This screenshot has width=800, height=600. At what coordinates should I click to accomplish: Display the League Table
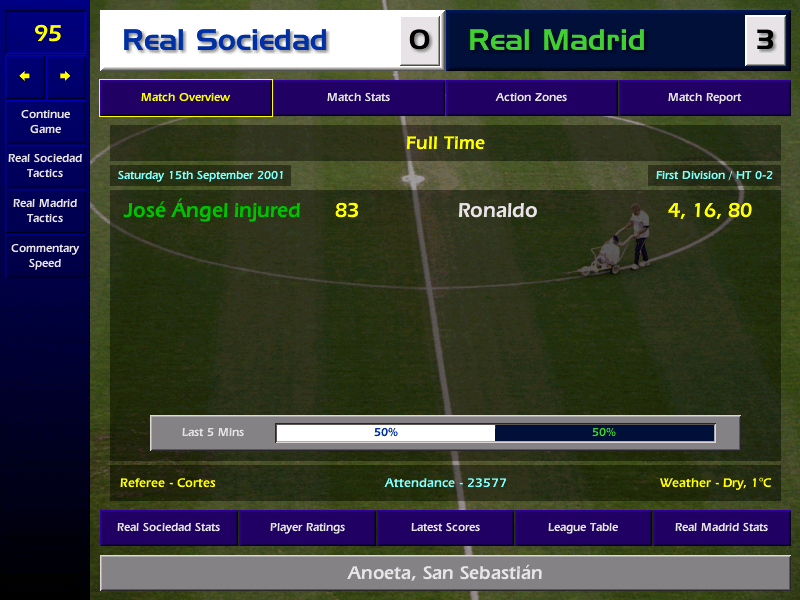pos(583,527)
